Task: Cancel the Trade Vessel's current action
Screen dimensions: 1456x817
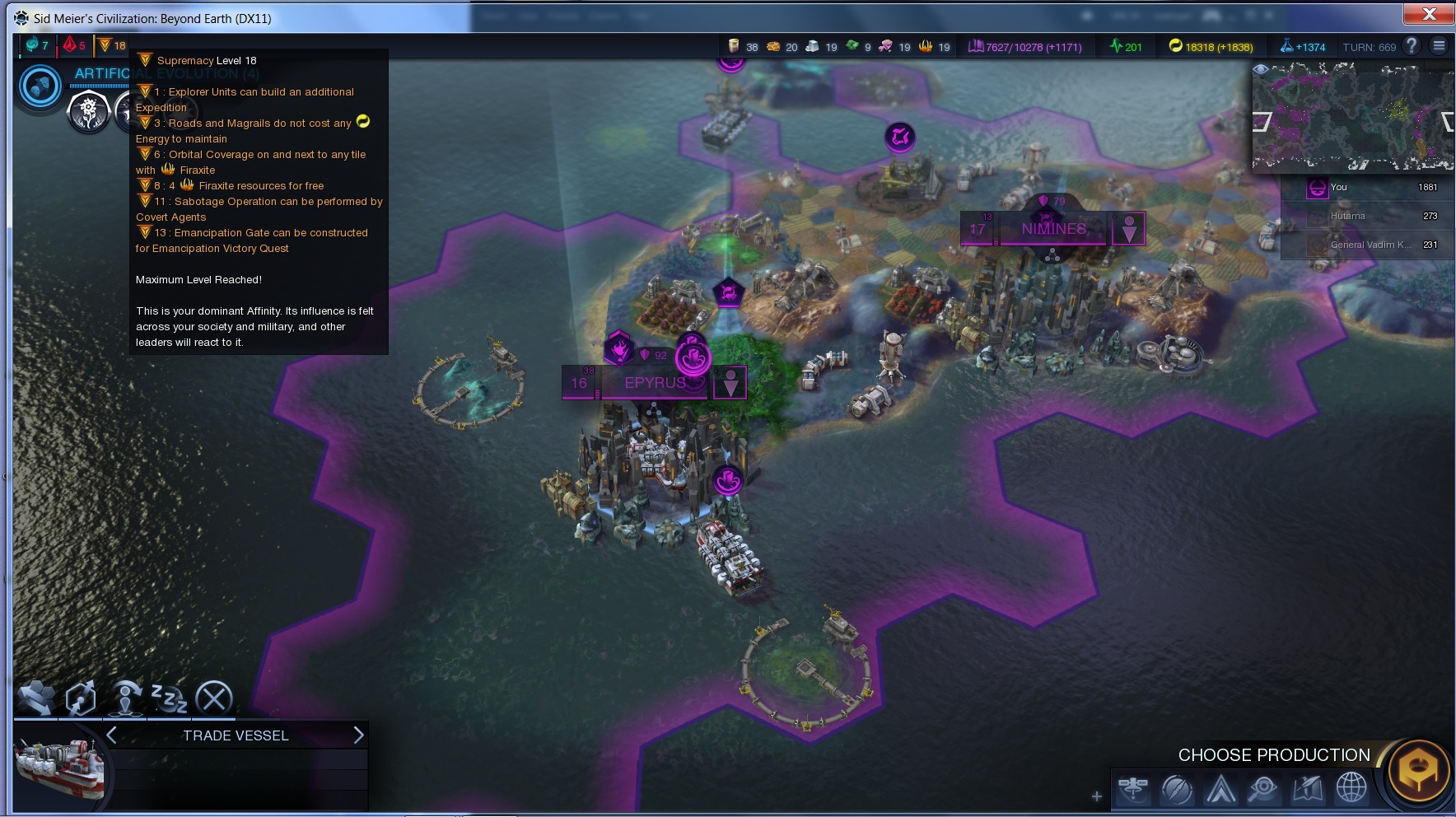Action: [214, 699]
